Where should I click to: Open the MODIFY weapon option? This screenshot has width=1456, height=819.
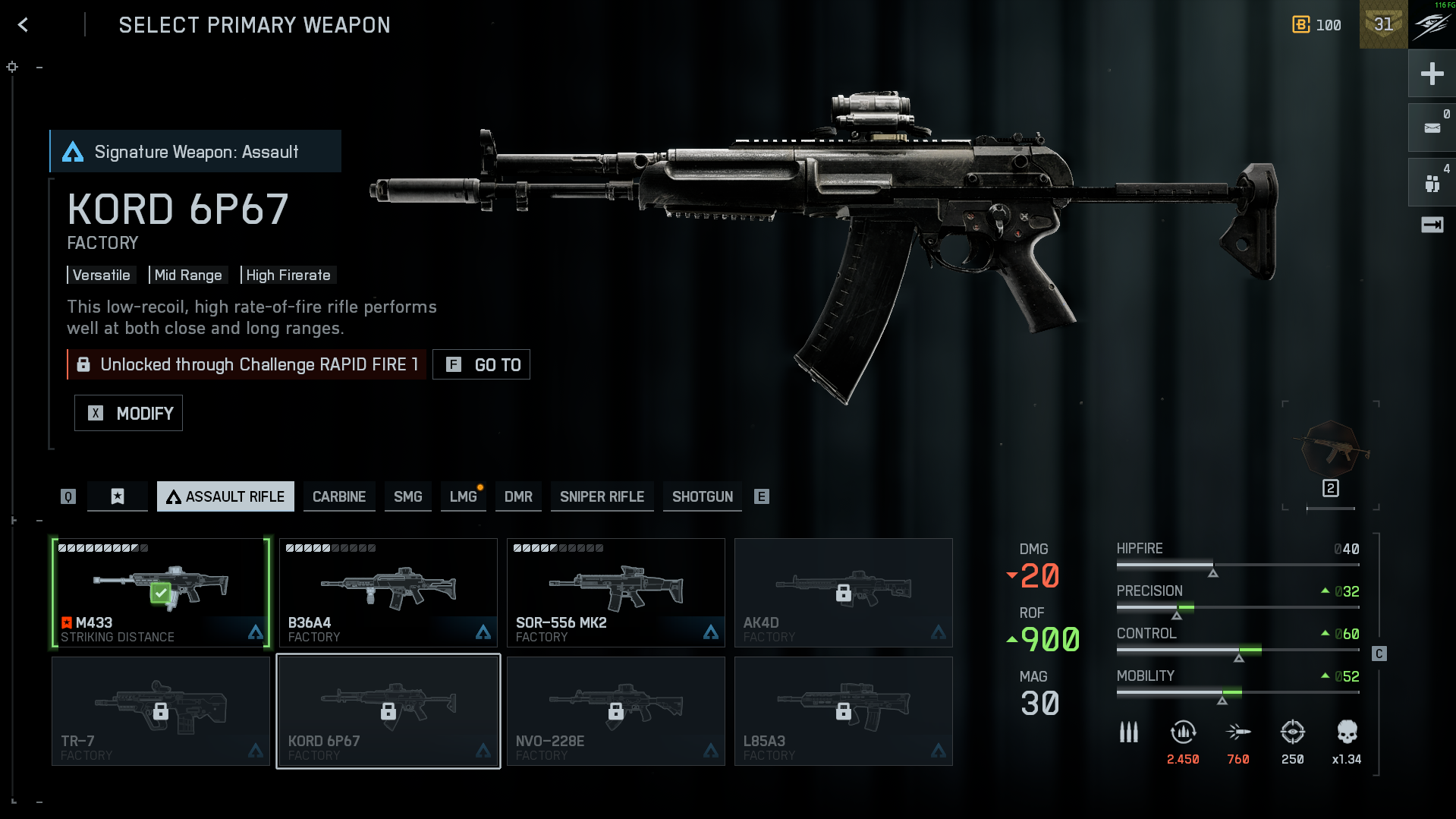[x=128, y=413]
